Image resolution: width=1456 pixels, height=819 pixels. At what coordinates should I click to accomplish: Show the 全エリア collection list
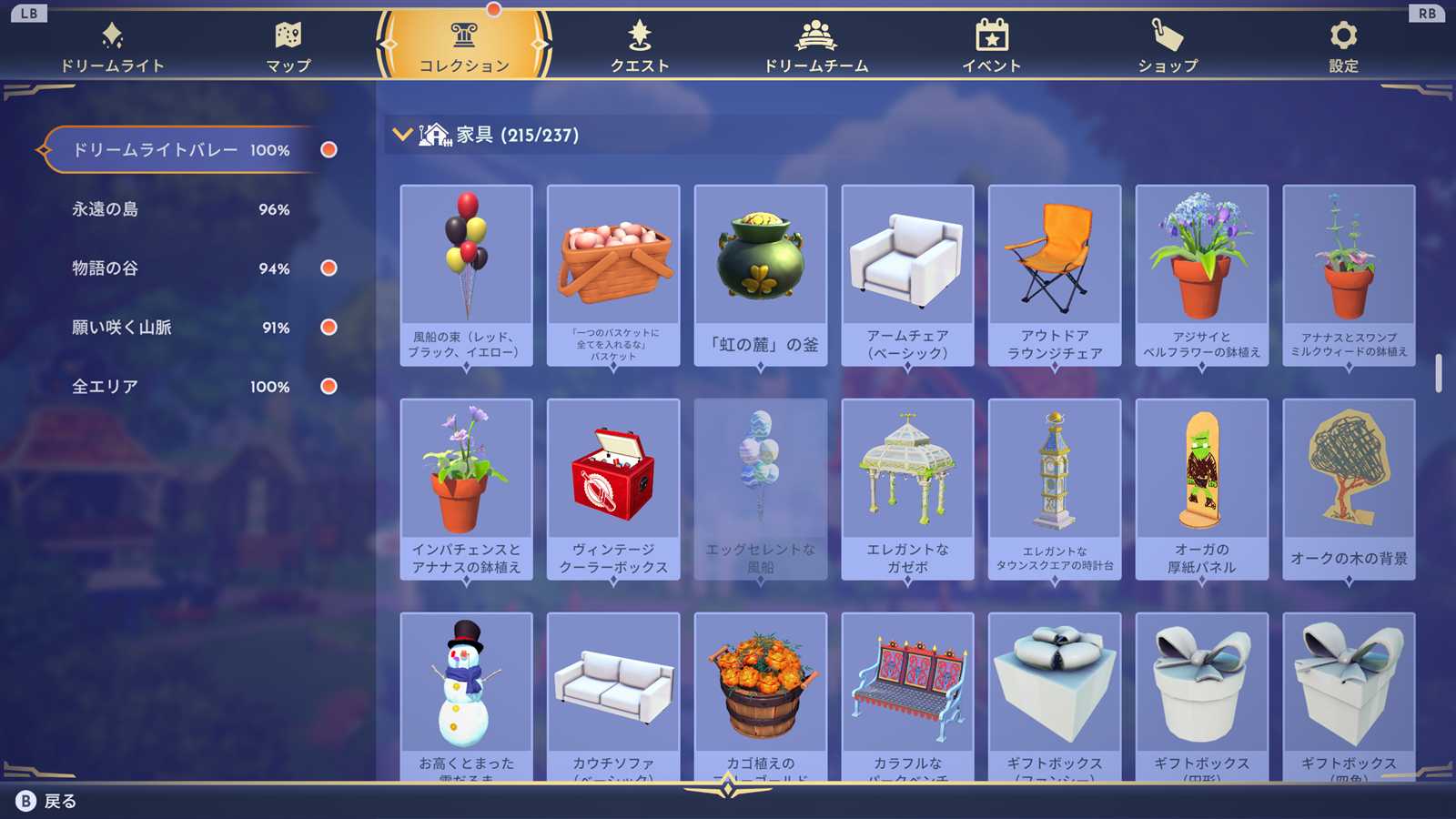pyautogui.click(x=180, y=387)
